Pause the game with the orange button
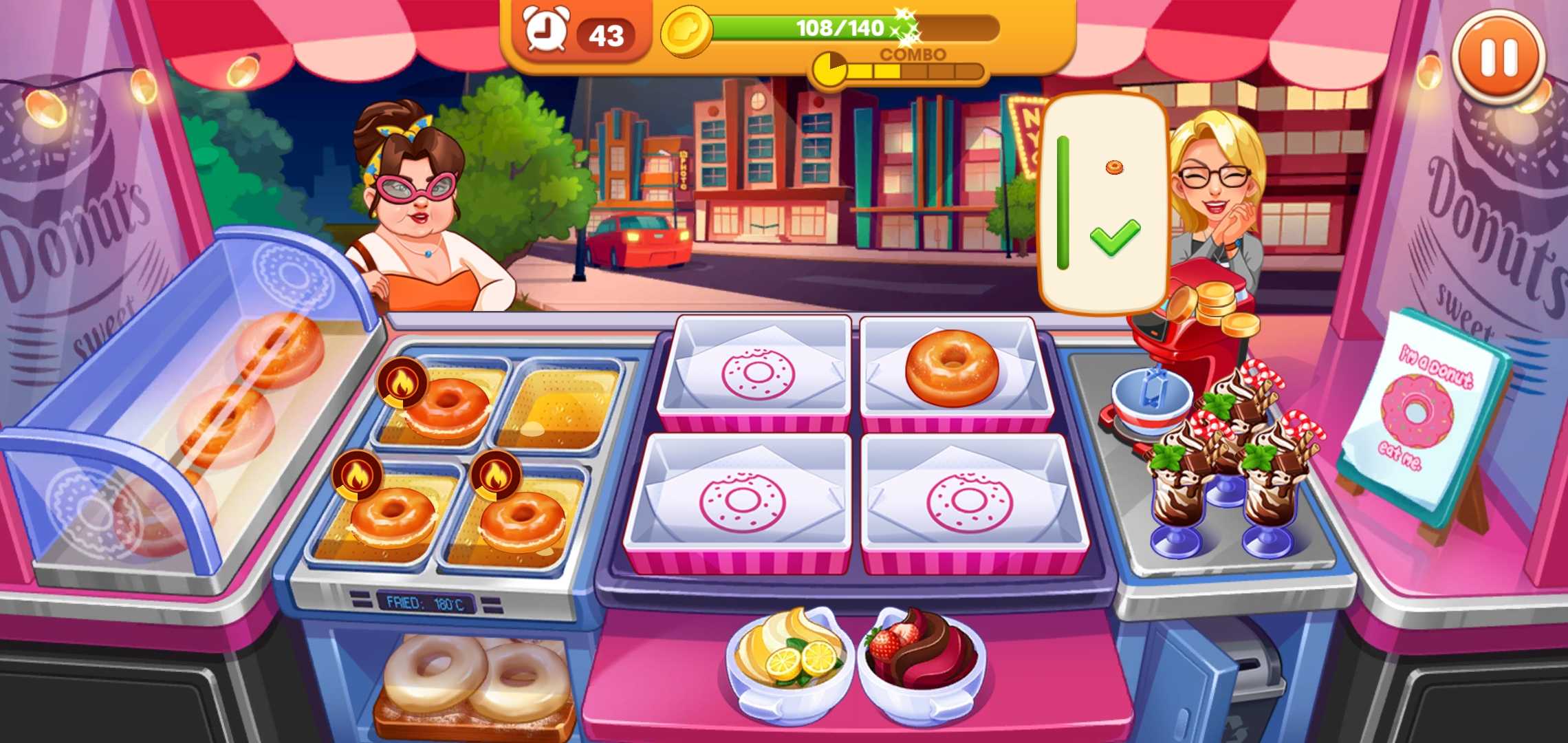Viewport: 1568px width, 743px height. click(x=1499, y=56)
